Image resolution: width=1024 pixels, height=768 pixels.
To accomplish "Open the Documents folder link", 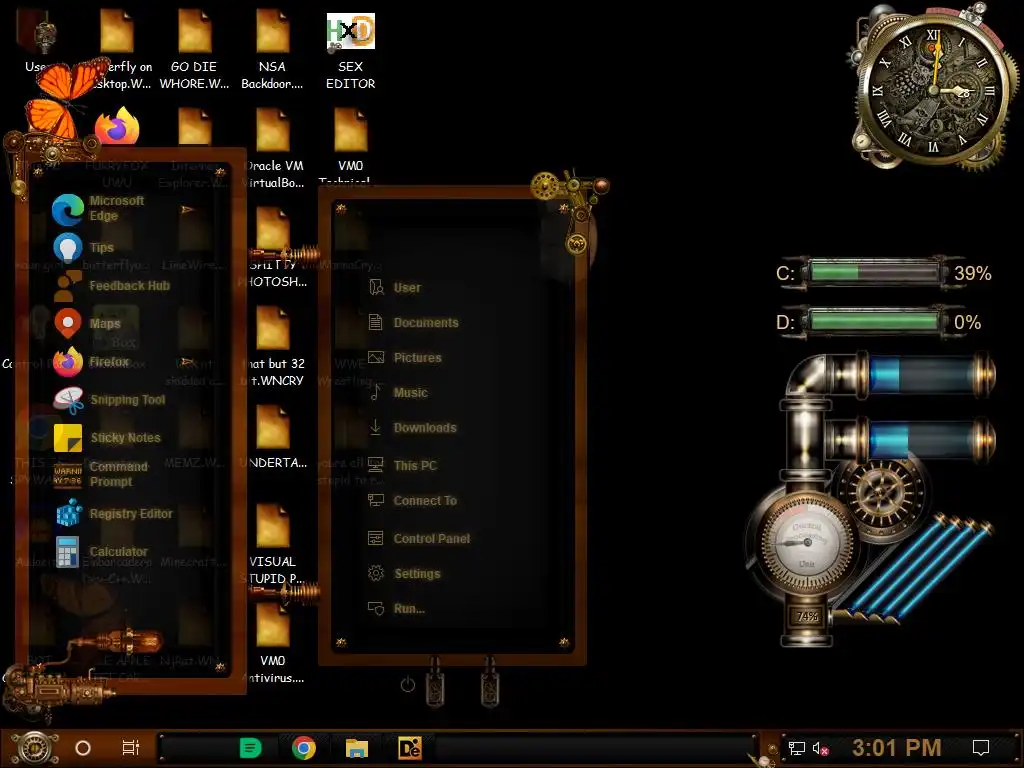I will pyautogui.click(x=424, y=323).
